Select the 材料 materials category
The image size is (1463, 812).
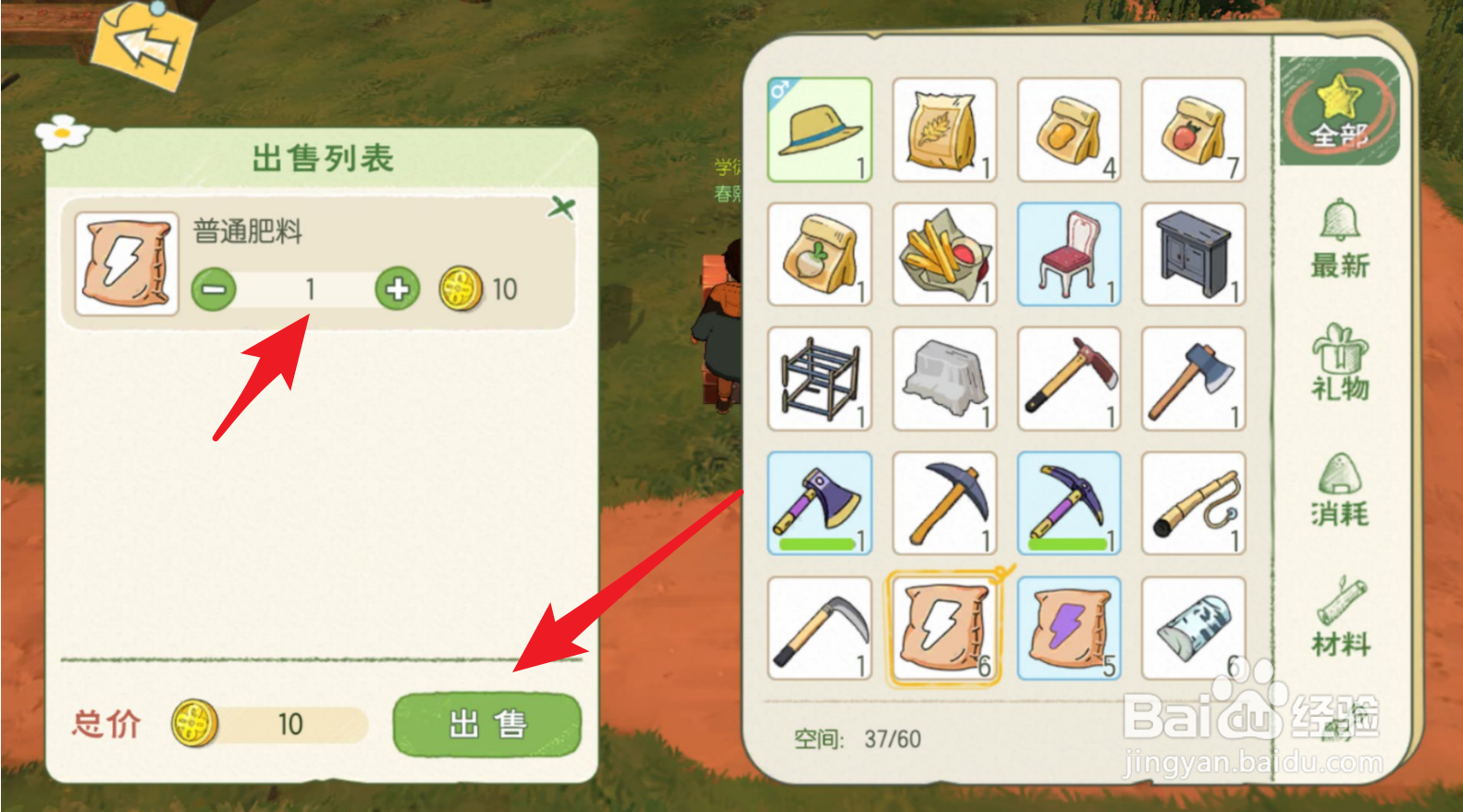1340,618
